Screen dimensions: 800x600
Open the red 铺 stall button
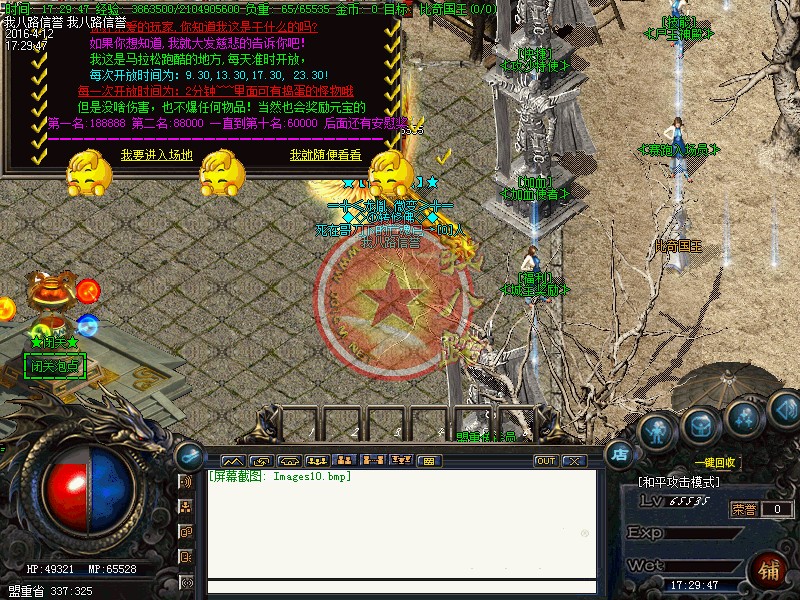coord(770,570)
